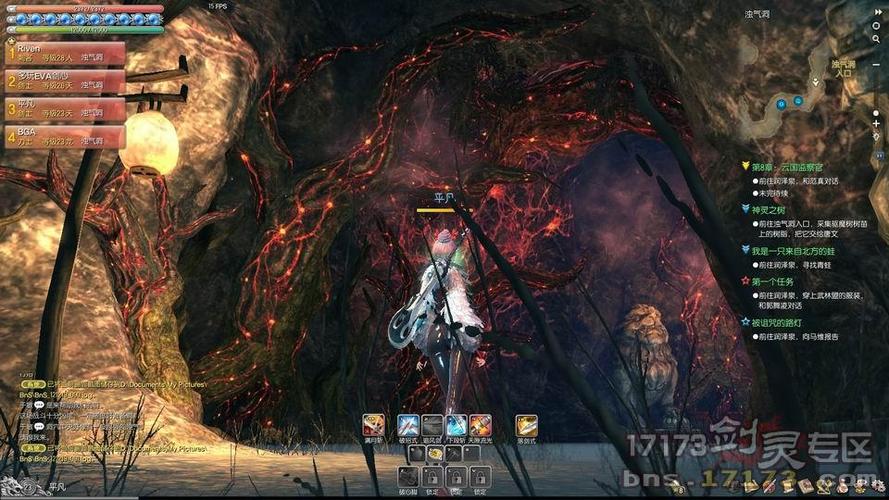The height and width of the screenshot is (500, 889).
Task: Click the 浊气洞入口 marker on minimap
Action: [842, 68]
